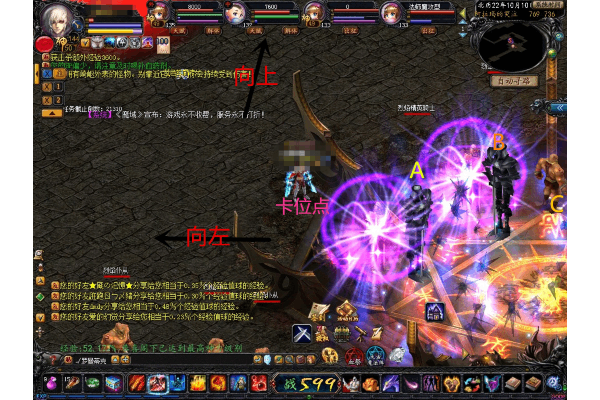Open the gold treasure chest icon
Screen dimensions: 600x400
tap(343, 333)
